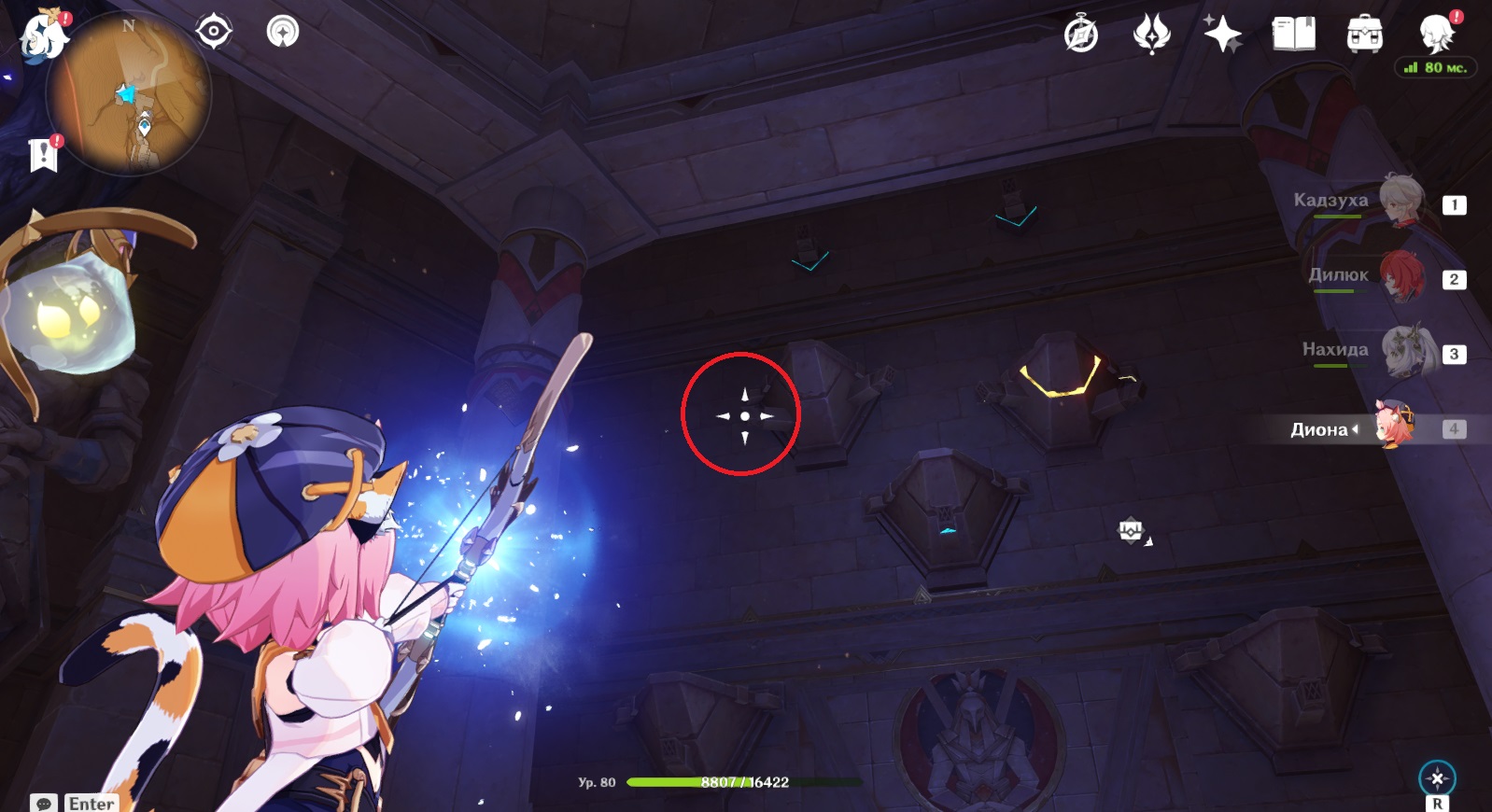The height and width of the screenshot is (812, 1492).
Task: Open the chat bubble button
Action: pos(44,803)
